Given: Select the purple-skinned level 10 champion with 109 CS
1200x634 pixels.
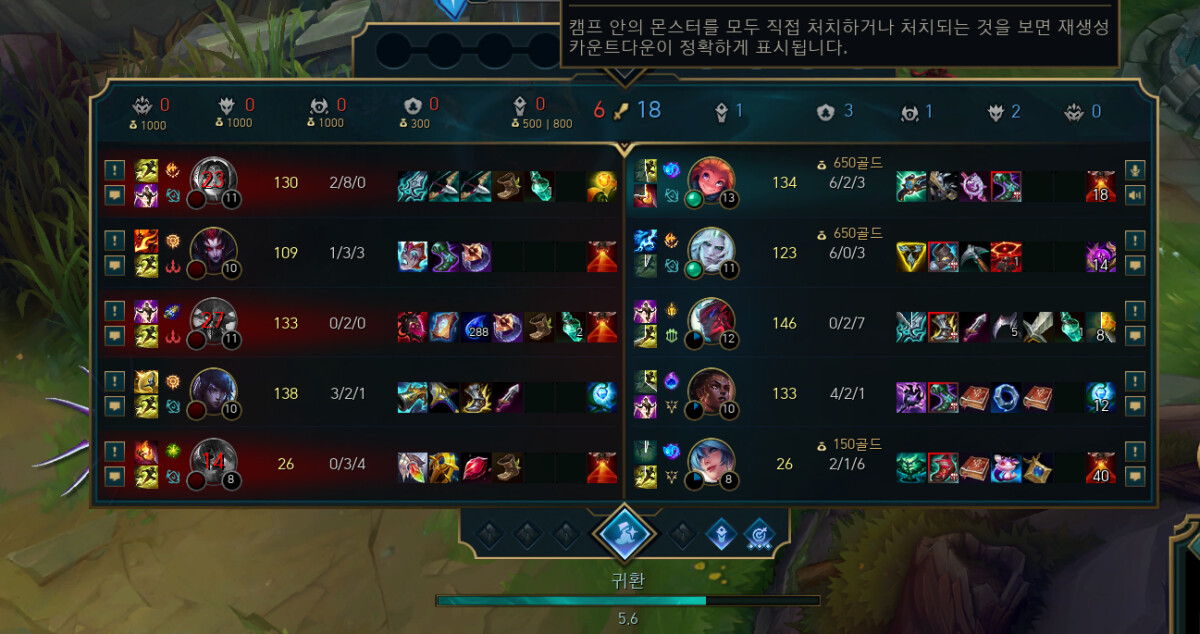Looking at the screenshot, I should (x=213, y=252).
